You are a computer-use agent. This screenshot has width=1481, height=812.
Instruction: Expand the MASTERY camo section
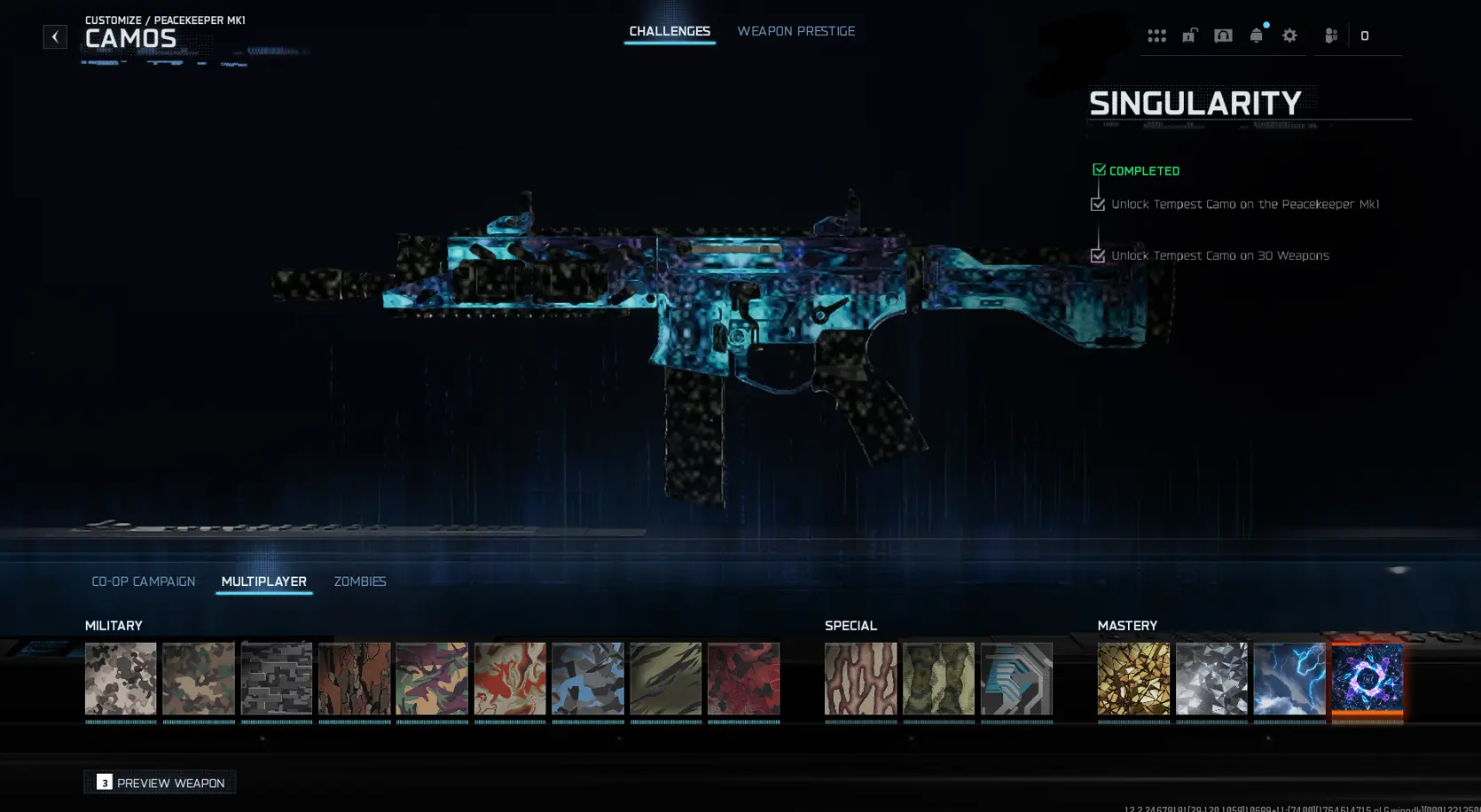point(1130,625)
